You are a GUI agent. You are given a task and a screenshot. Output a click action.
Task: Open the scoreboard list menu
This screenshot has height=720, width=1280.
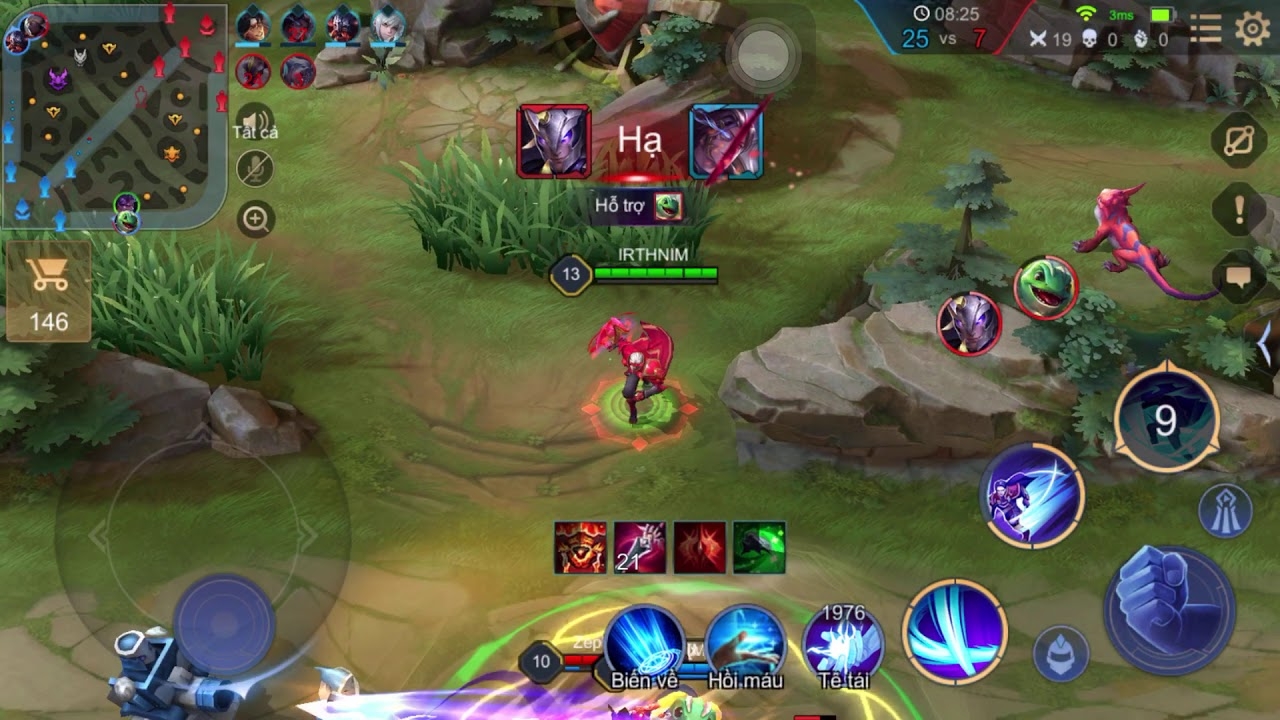point(1205,30)
